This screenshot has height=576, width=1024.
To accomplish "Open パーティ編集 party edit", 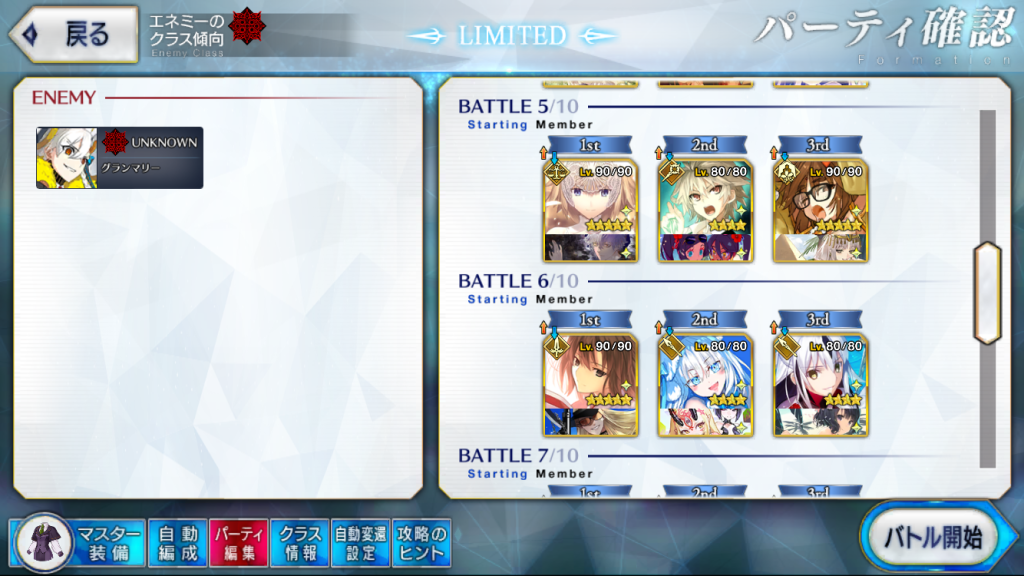I will click(238, 543).
